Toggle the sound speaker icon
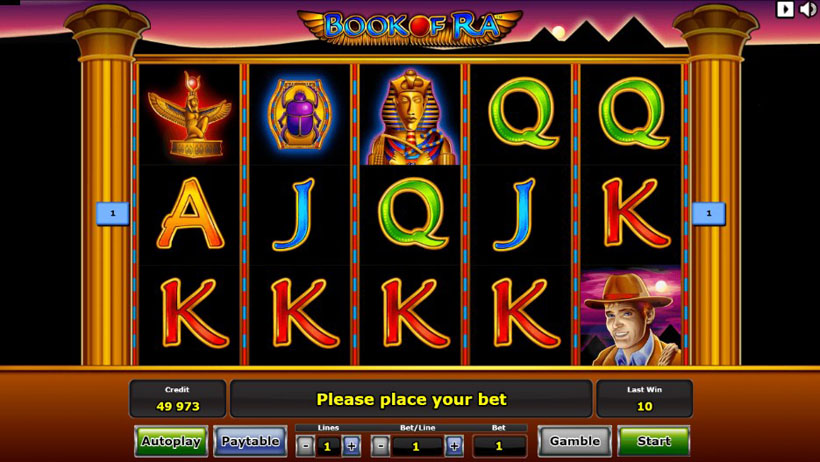The image size is (820, 462). [808, 9]
